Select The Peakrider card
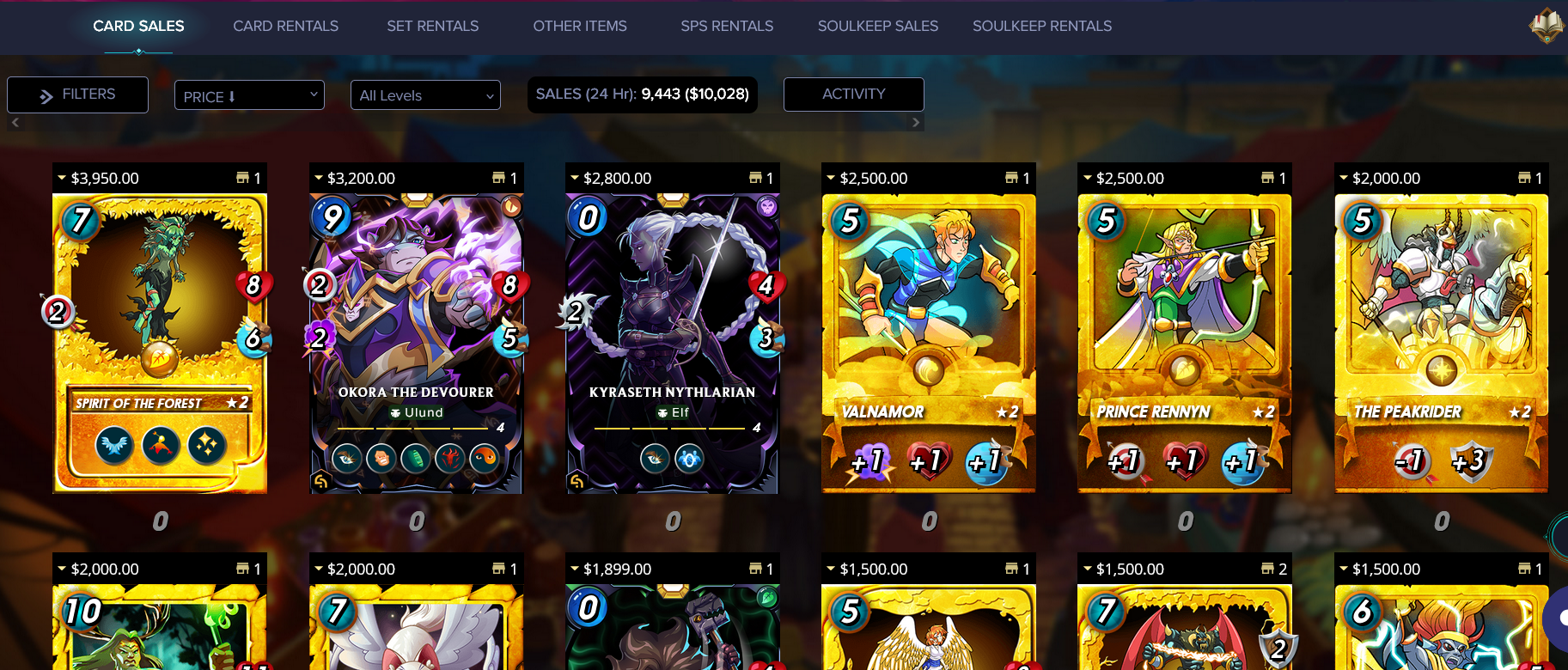This screenshot has width=1568, height=670. click(x=1441, y=344)
